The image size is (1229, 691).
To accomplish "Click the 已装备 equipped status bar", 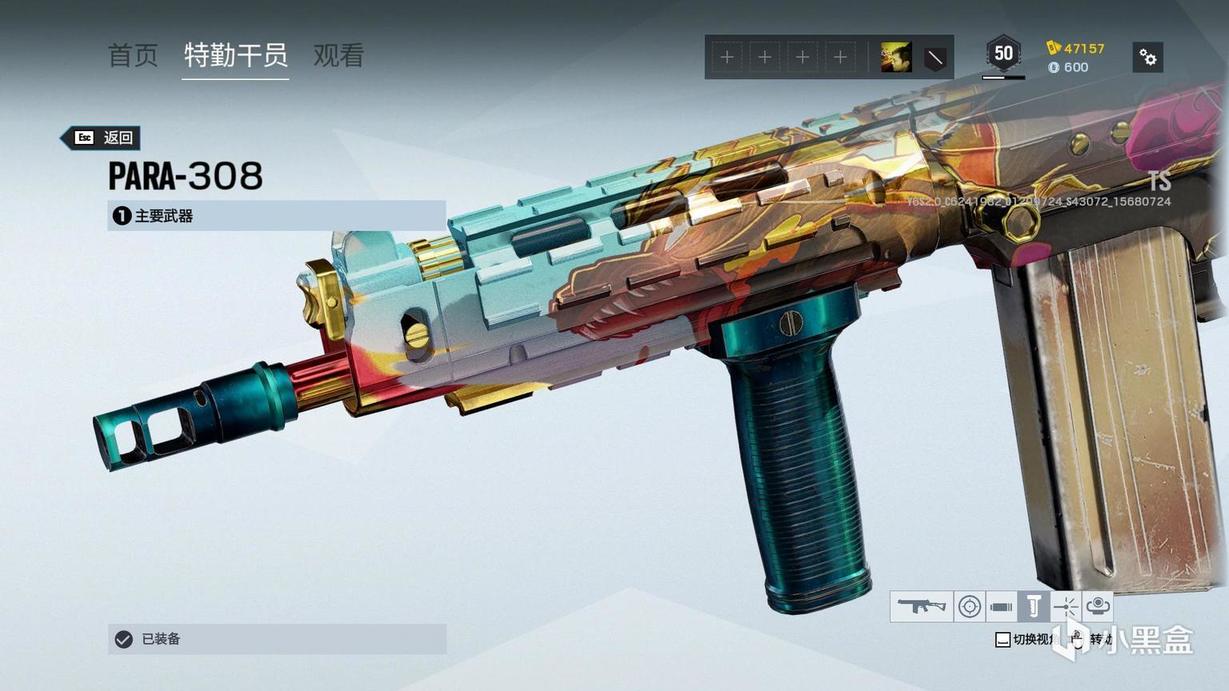I will click(276, 639).
